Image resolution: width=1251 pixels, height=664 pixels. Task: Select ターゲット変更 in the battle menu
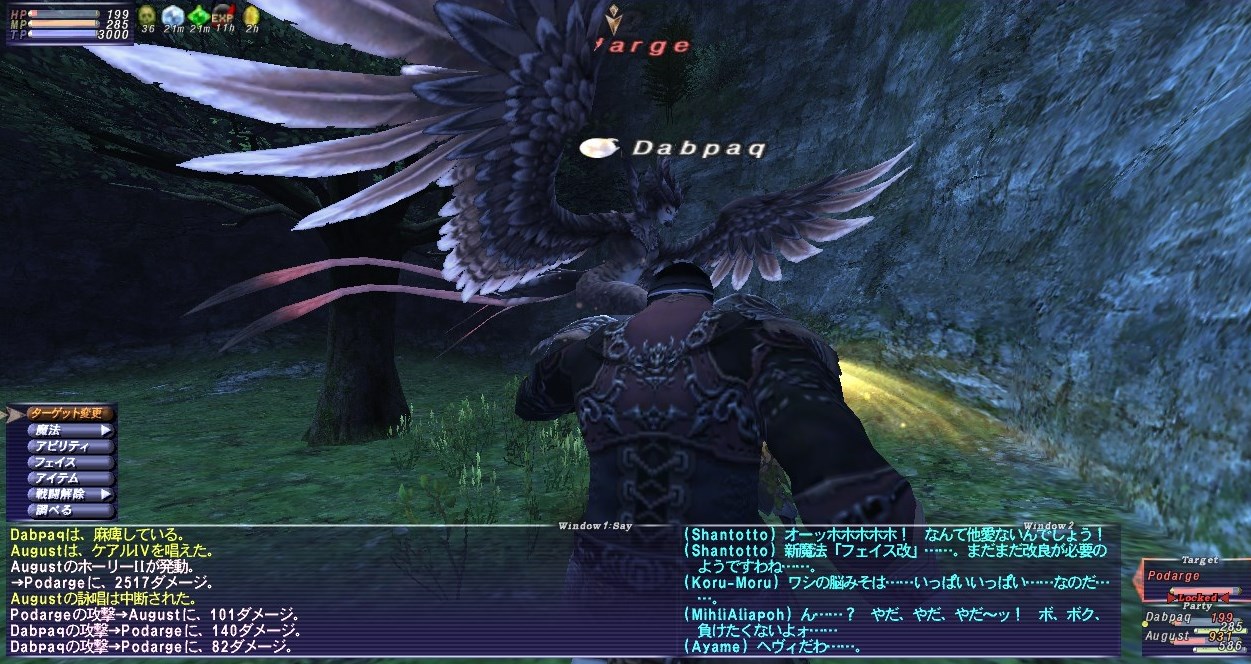coord(62,413)
